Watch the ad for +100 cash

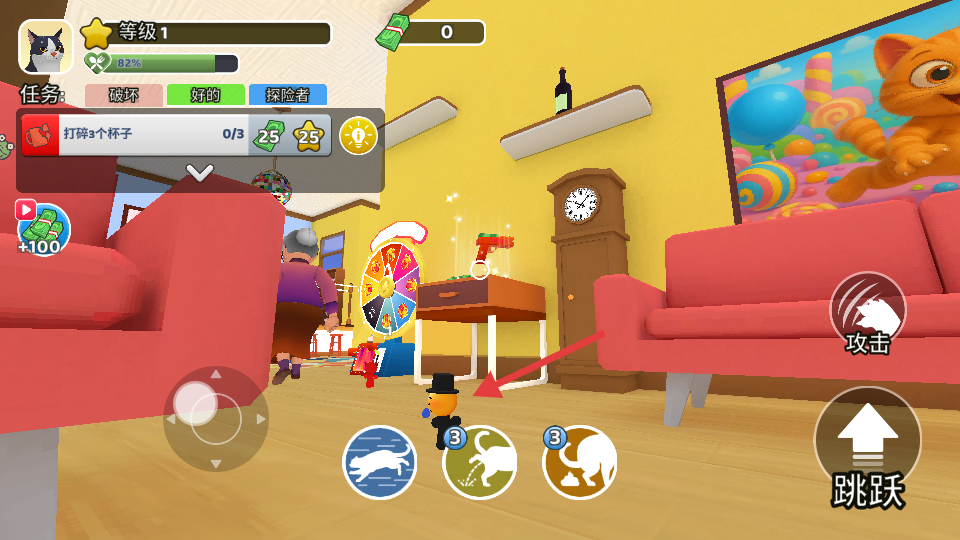(43, 228)
